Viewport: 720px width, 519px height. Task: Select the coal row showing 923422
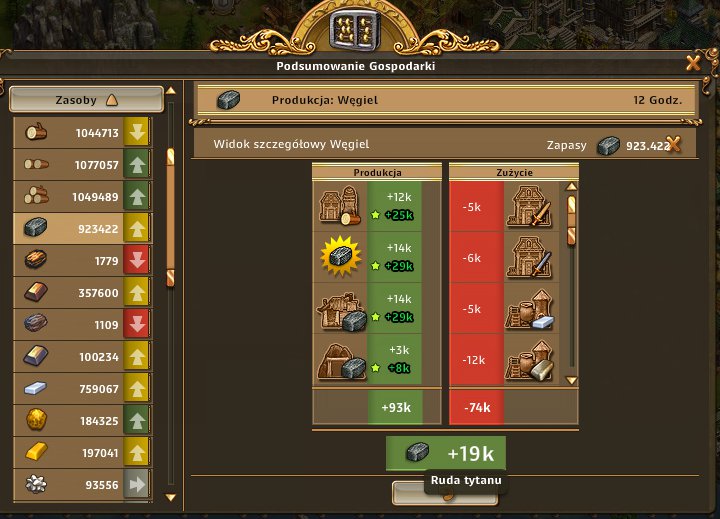pos(81,228)
